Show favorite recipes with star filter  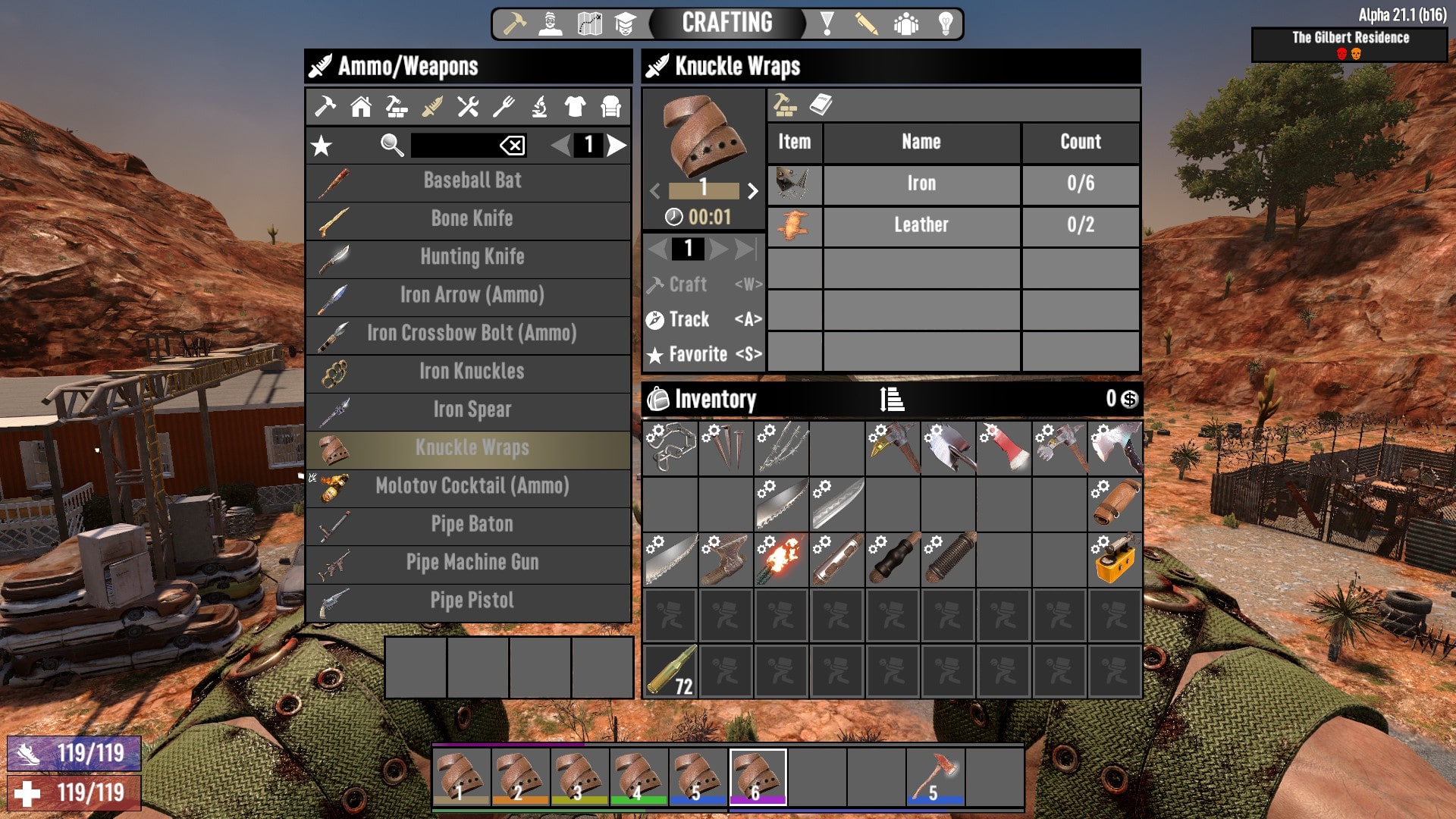point(322,146)
